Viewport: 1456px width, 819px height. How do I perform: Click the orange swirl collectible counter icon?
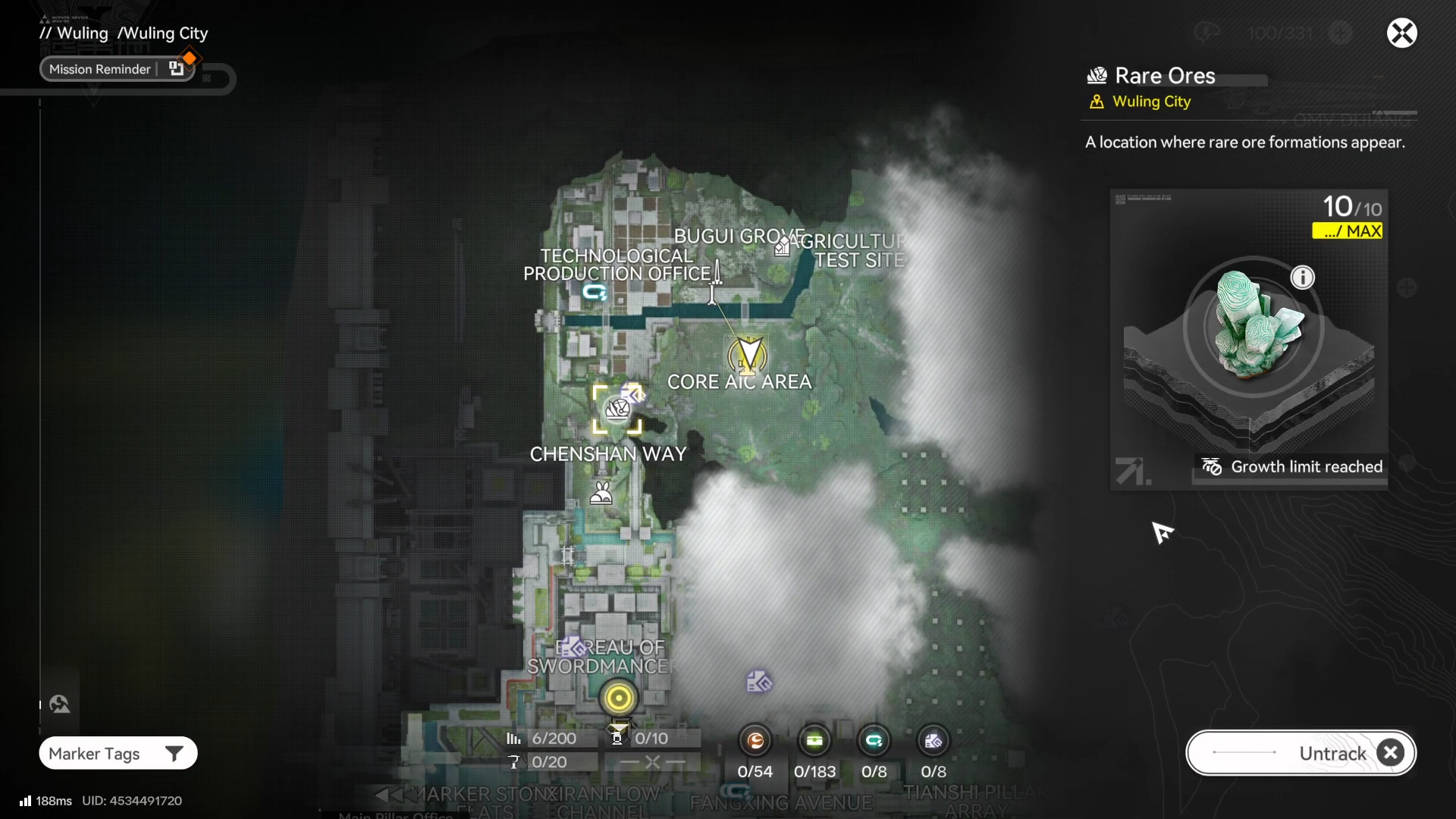(x=755, y=741)
